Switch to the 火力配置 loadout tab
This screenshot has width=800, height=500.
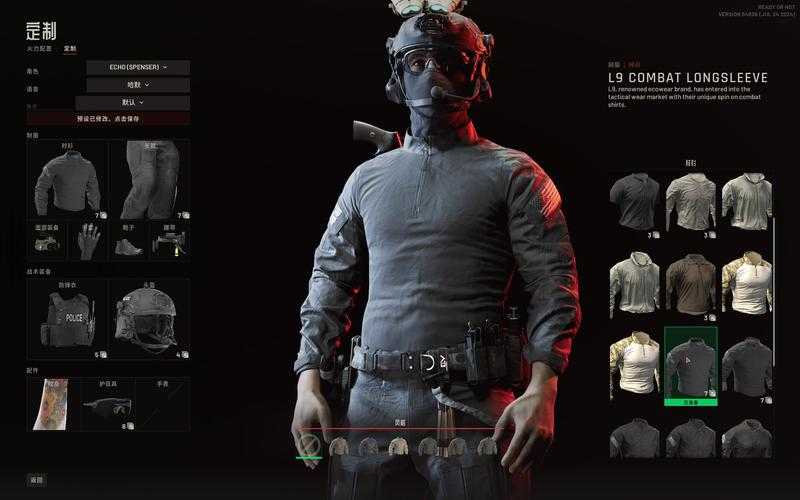[x=41, y=48]
